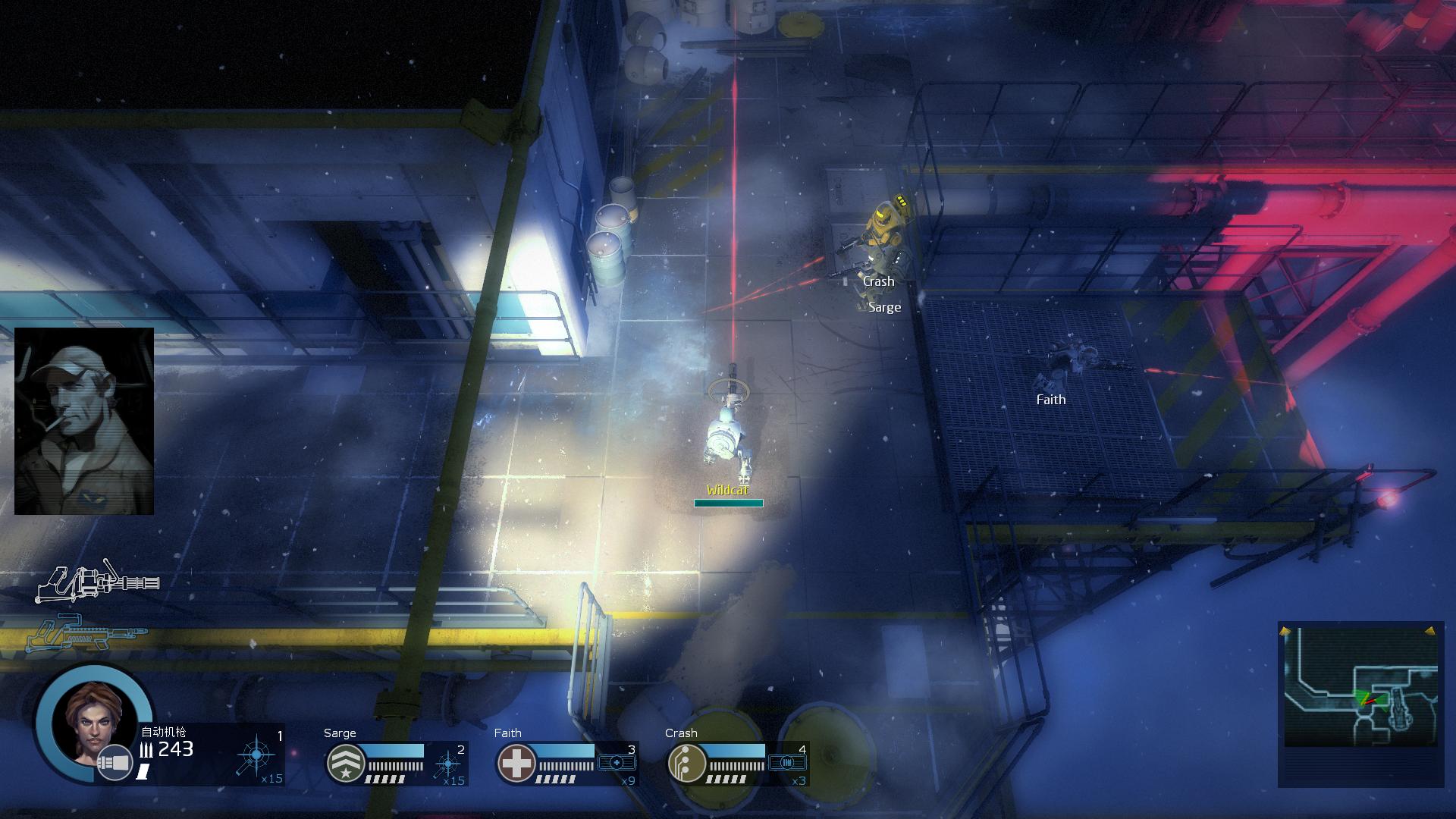Activate Crash's item in slot 4
Viewport: 1456px width, 819px height.
click(787, 762)
